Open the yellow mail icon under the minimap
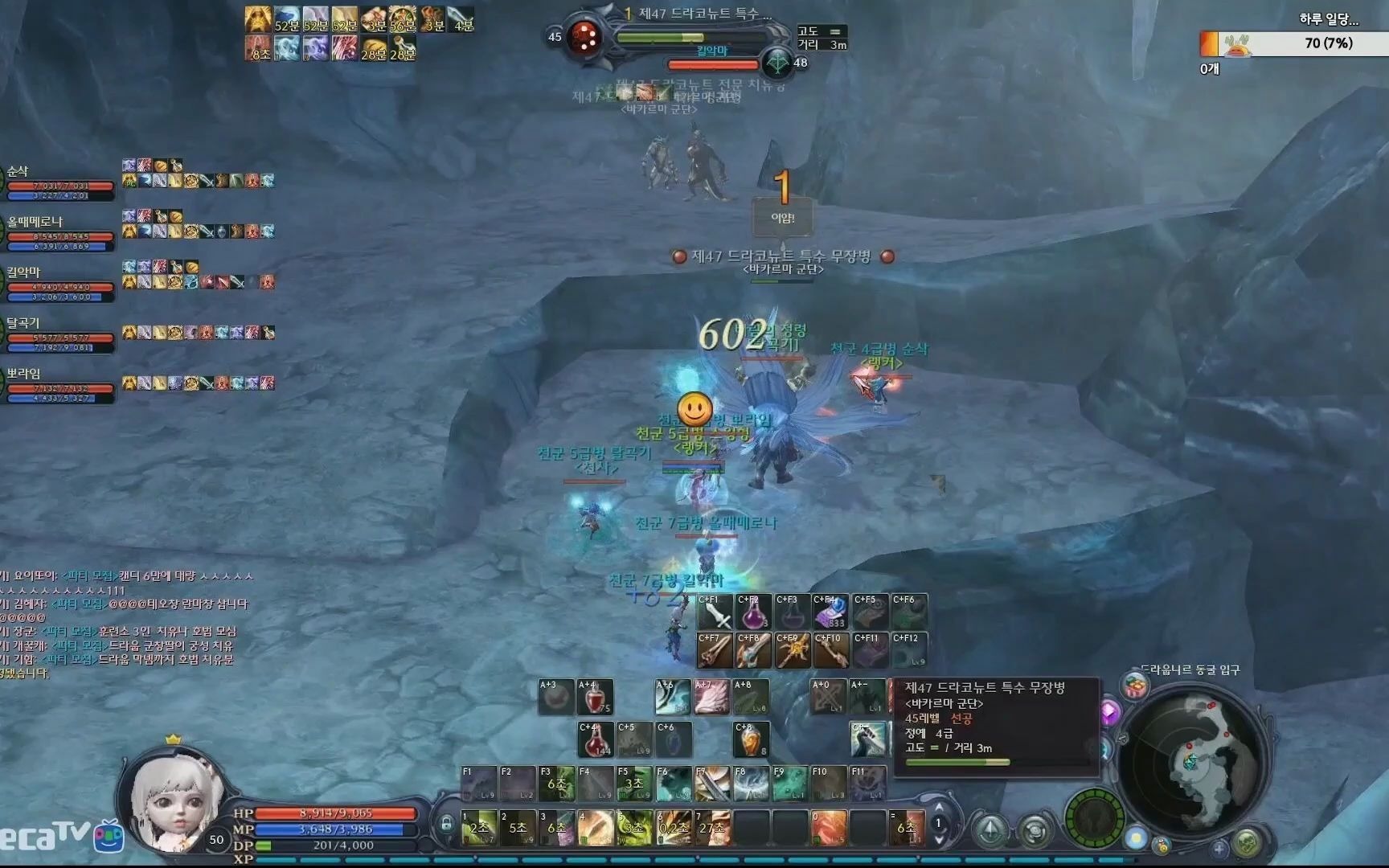 click(1162, 846)
